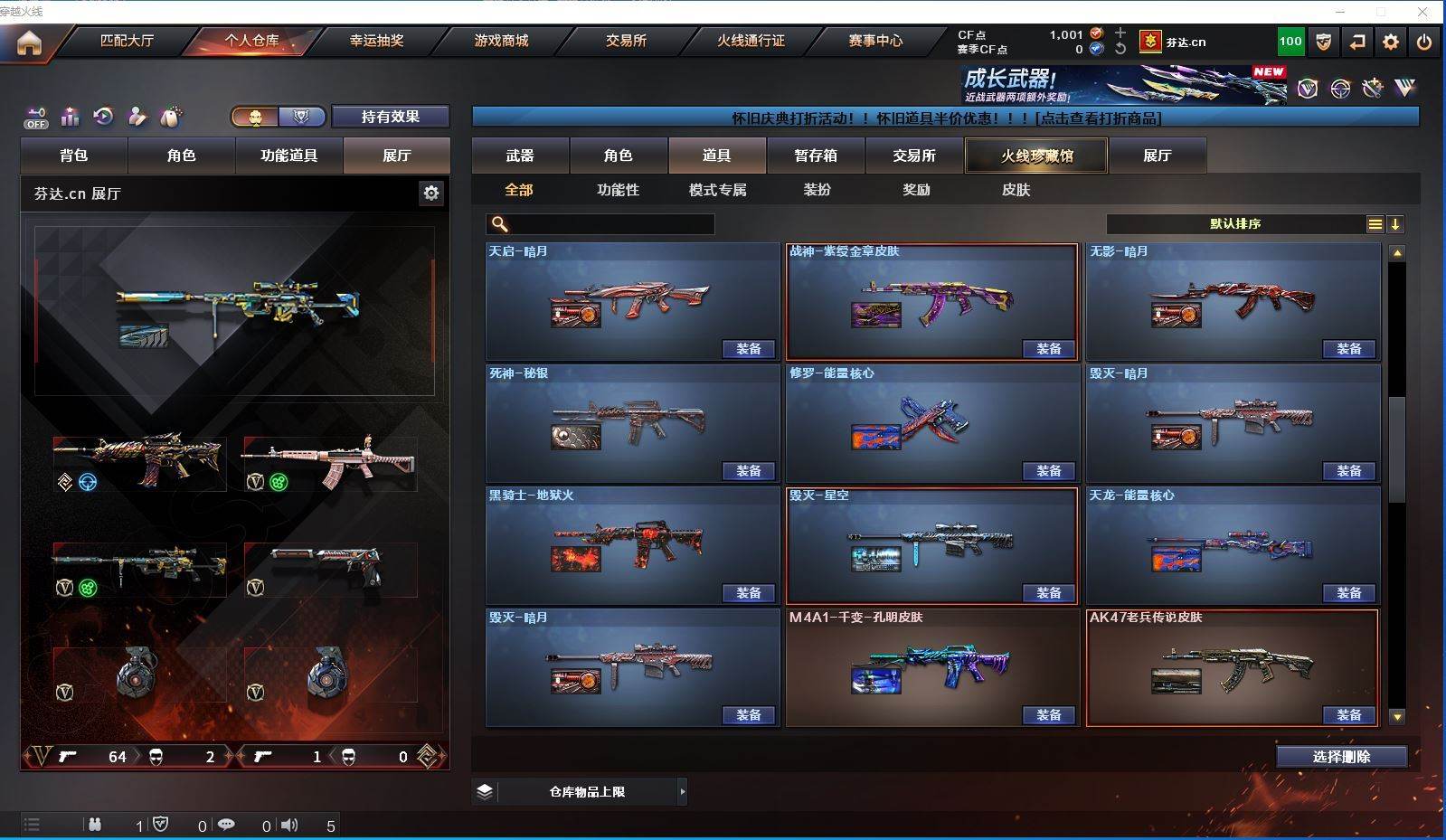Expand the 仓库物品上限 storage limit panel
Viewport: 1446px width, 840px height.
tap(682, 792)
